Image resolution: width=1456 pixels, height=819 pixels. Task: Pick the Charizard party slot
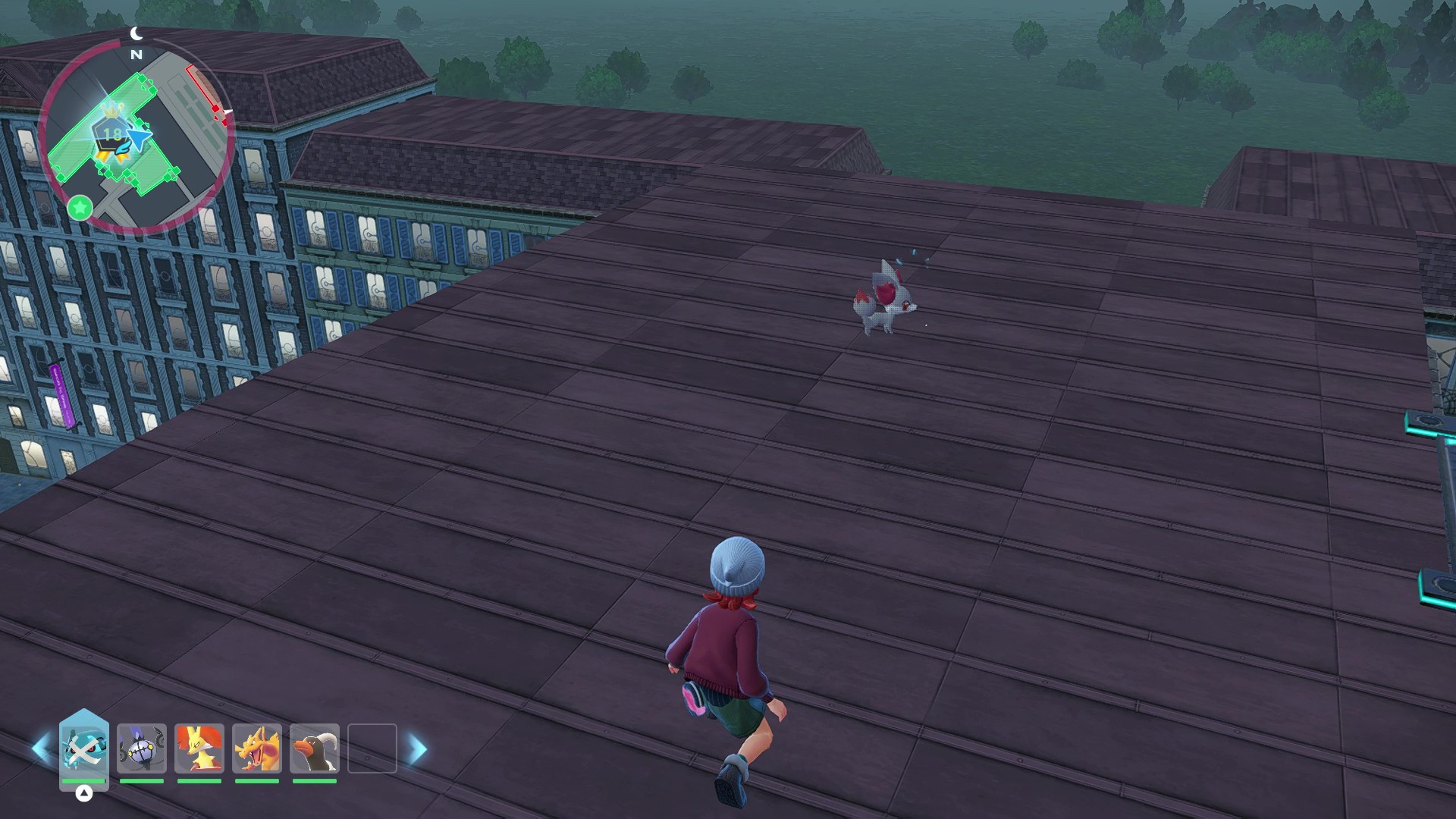point(257,748)
